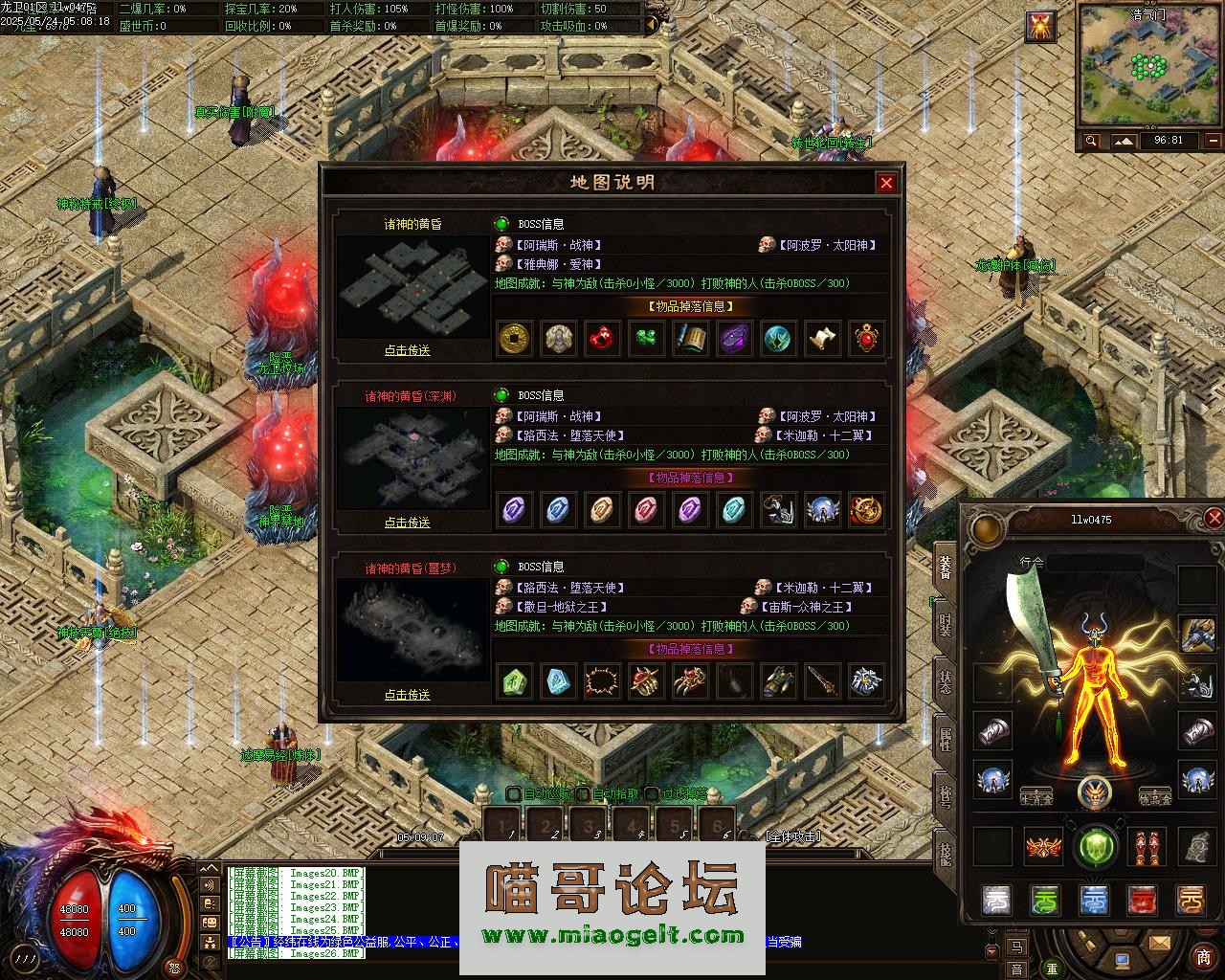Teleport to 诸神的黄昏 via 点击传送 link
Viewport: 1225px width, 980px height.
point(408,350)
